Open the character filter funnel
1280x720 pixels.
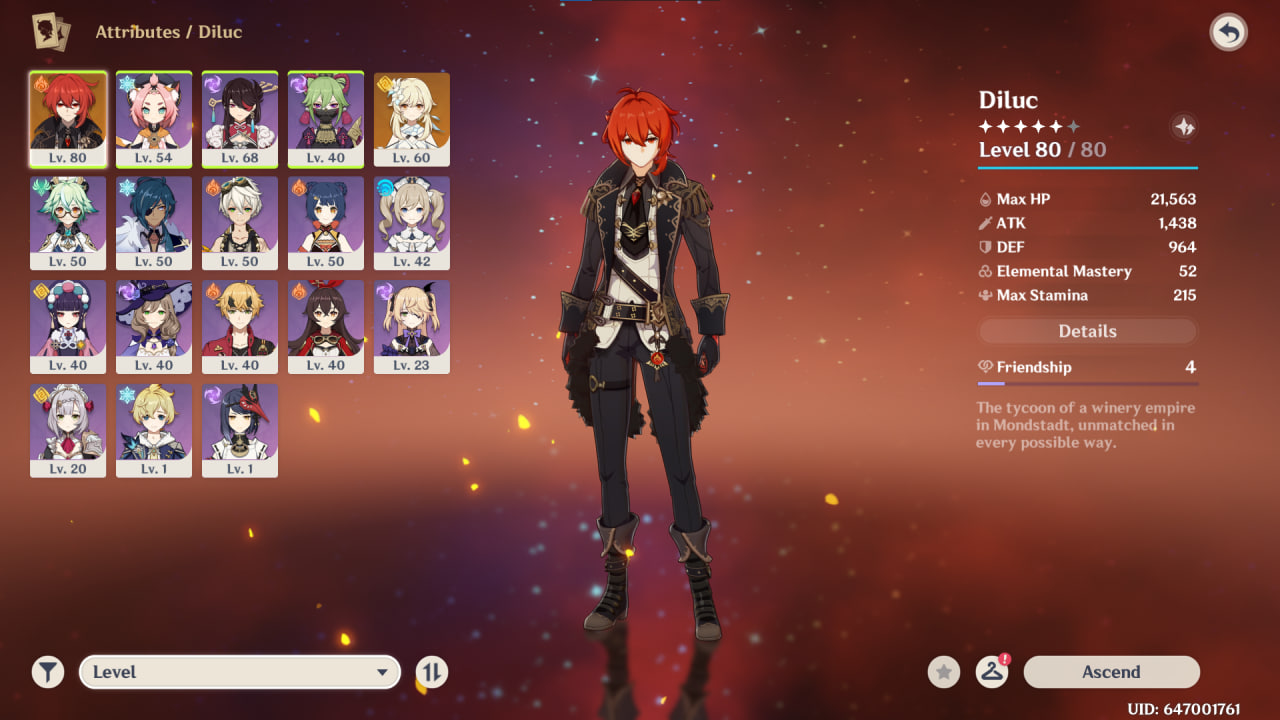pyautogui.click(x=47, y=672)
